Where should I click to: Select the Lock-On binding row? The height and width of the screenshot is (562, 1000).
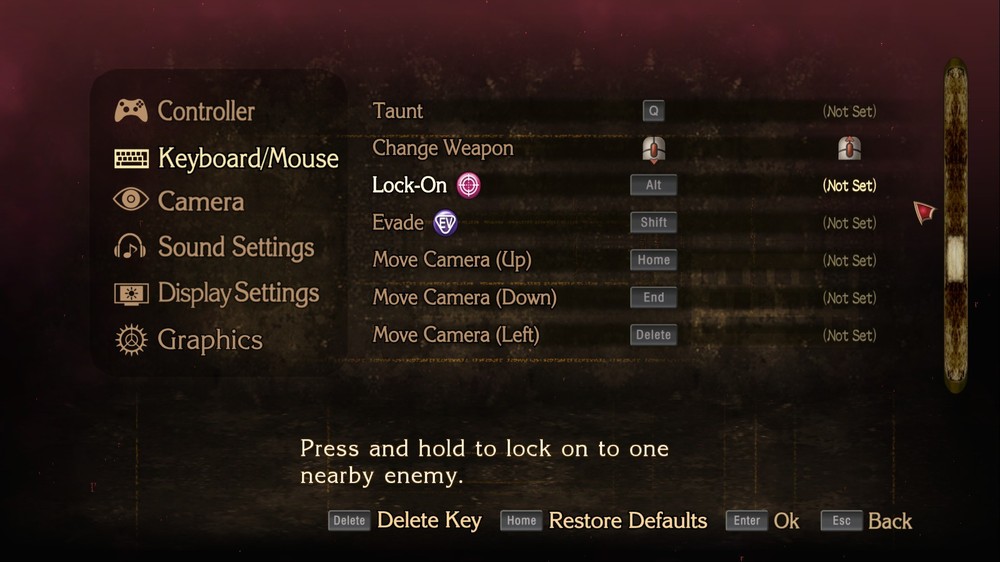[x=409, y=185]
